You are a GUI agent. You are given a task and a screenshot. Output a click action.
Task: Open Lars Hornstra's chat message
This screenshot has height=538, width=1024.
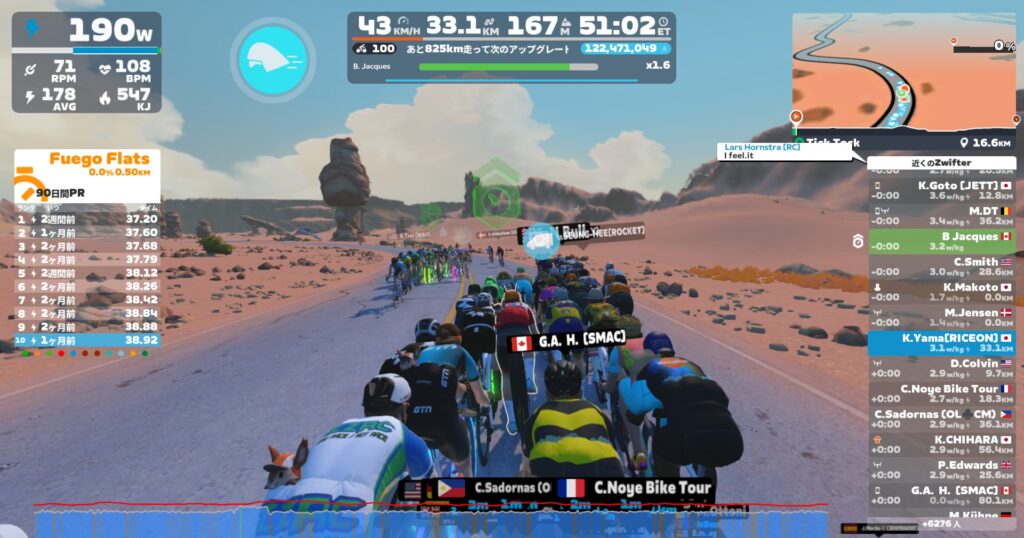[x=790, y=152]
